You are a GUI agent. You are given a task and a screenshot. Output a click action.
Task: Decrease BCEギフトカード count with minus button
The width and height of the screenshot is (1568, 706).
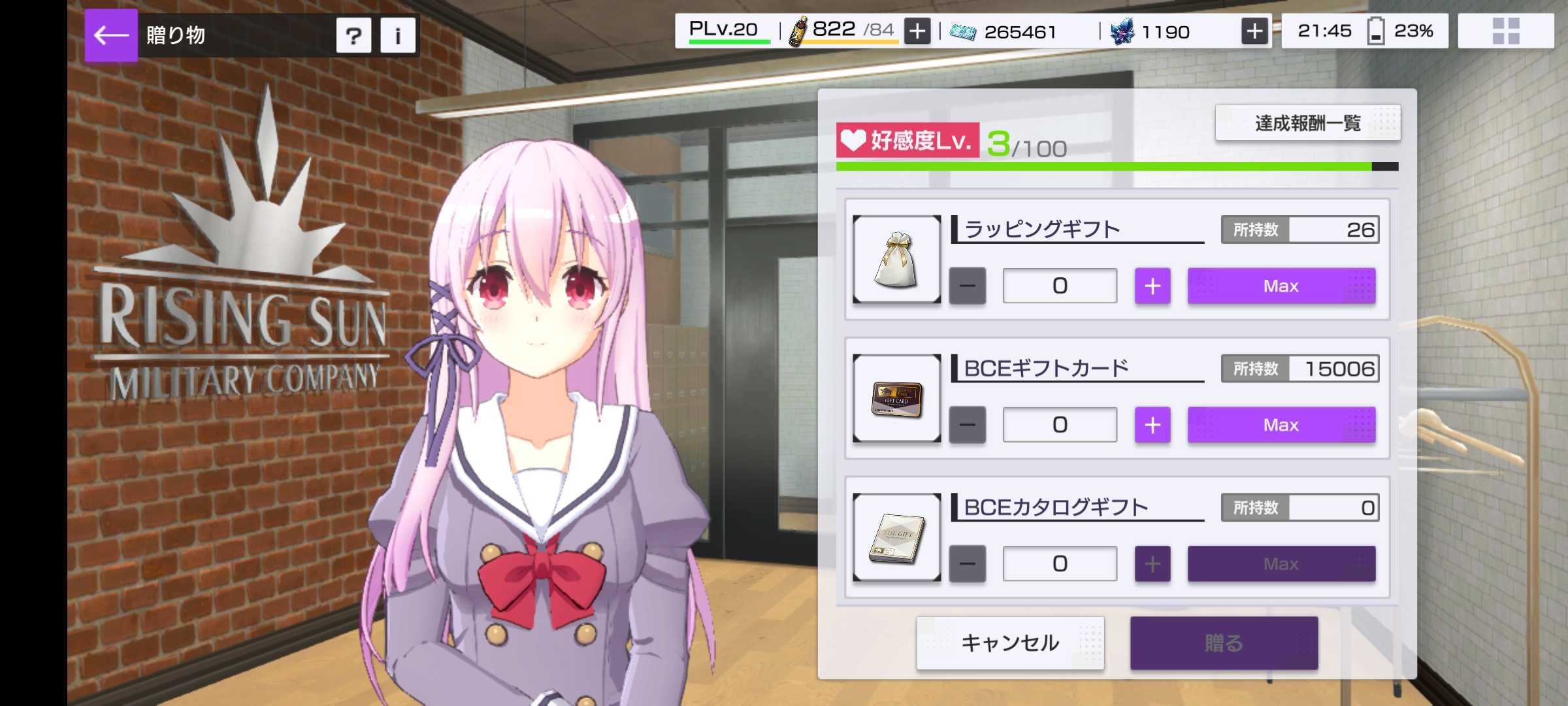click(967, 425)
